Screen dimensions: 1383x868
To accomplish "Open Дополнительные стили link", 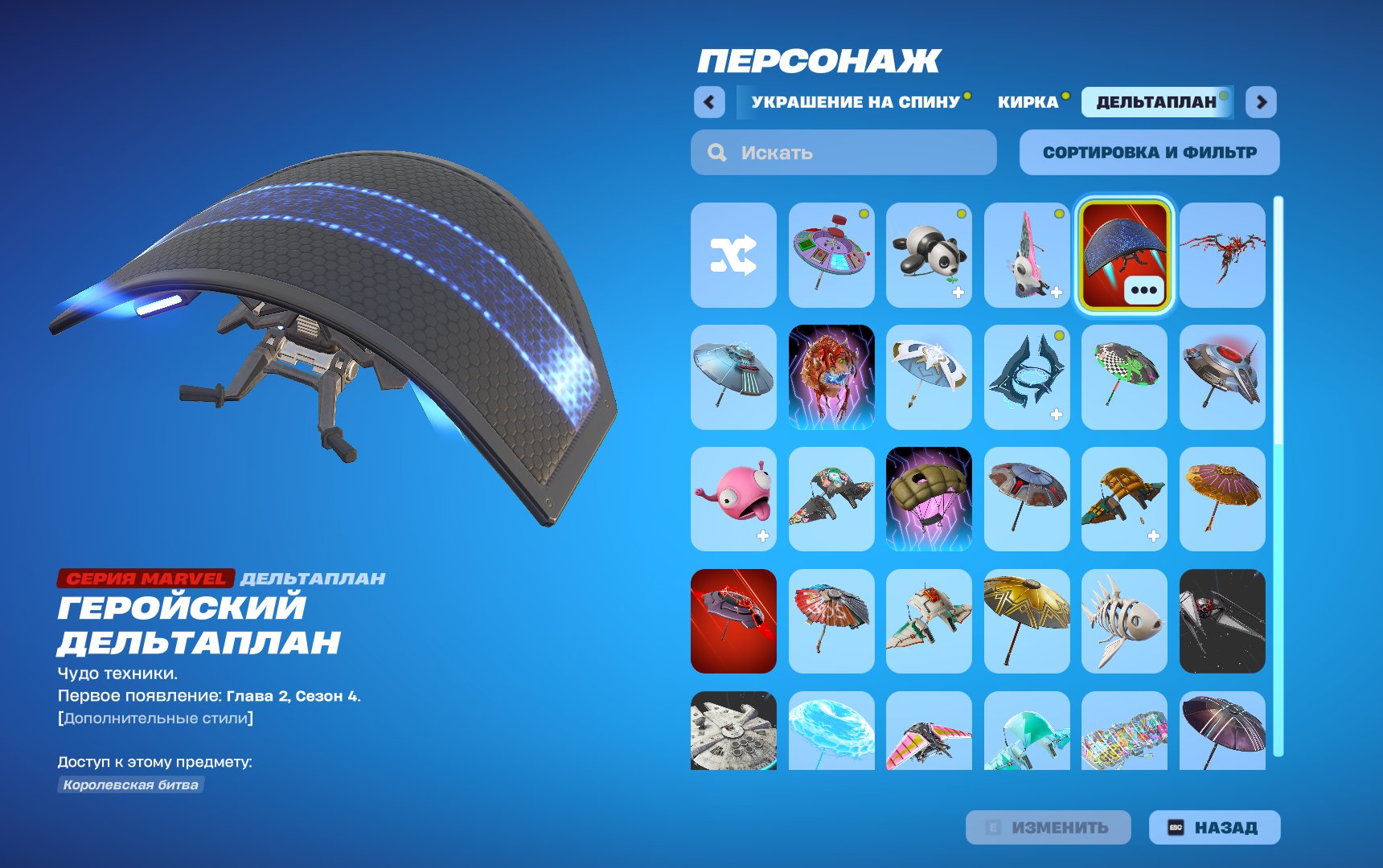I will [153, 720].
